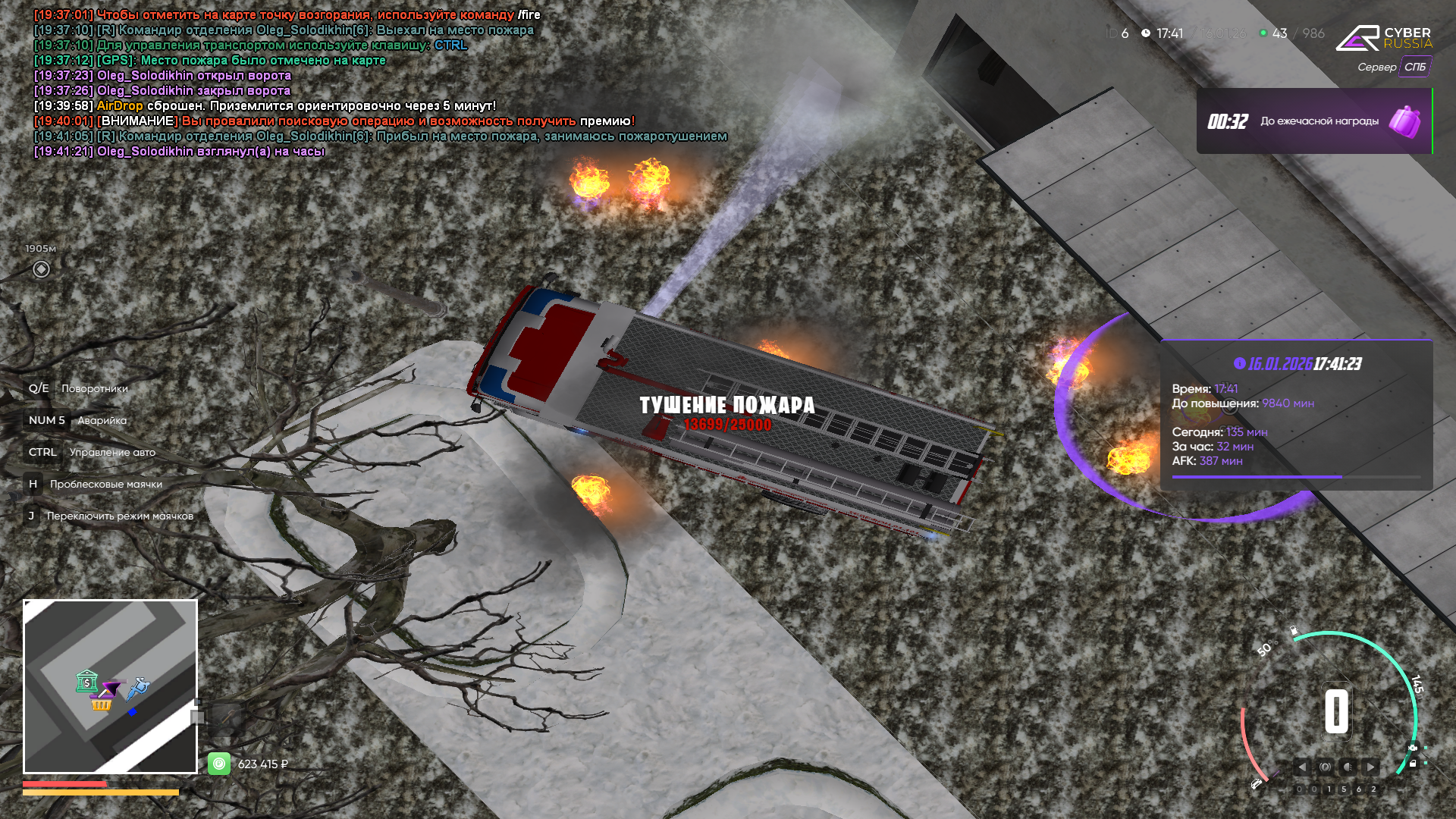Click the faded shovel slot beside minimap
Viewport: 1456px width, 819px height.
point(199,717)
